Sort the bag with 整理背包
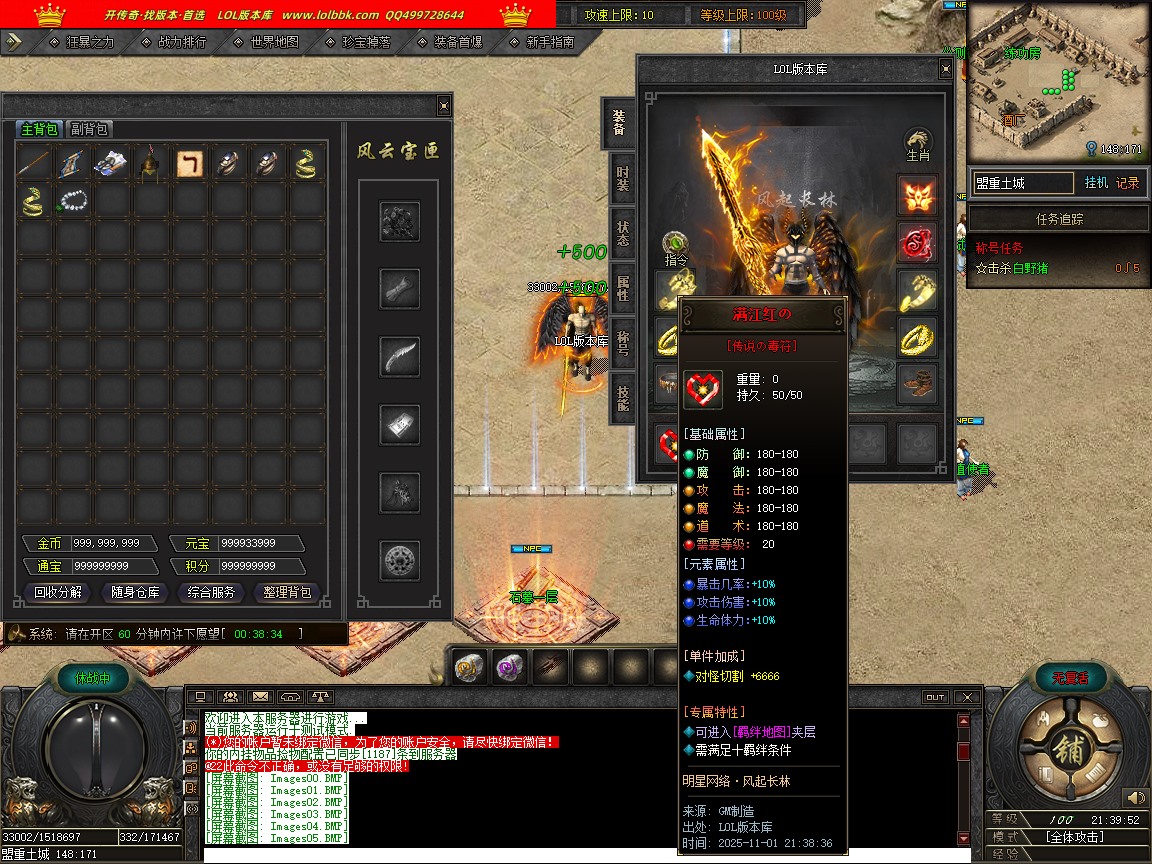The height and width of the screenshot is (864, 1152). pos(288,592)
